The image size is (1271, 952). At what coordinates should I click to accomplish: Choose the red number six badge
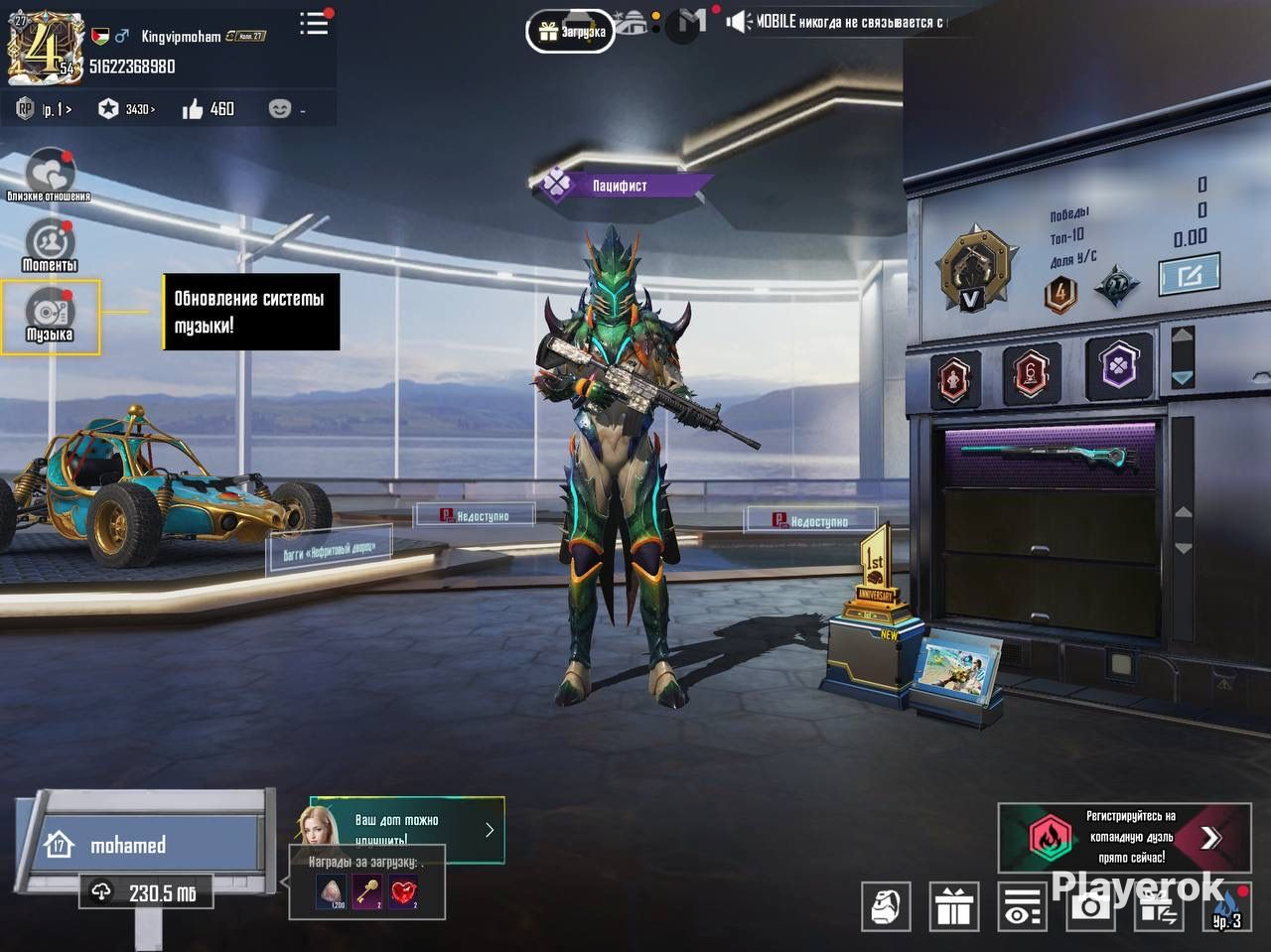(x=1032, y=375)
